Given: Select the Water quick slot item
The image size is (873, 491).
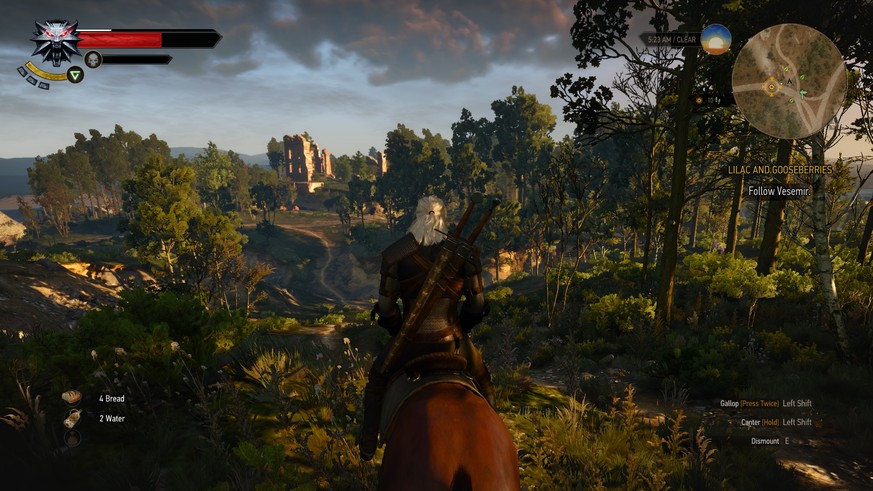Looking at the screenshot, I should [x=72, y=418].
